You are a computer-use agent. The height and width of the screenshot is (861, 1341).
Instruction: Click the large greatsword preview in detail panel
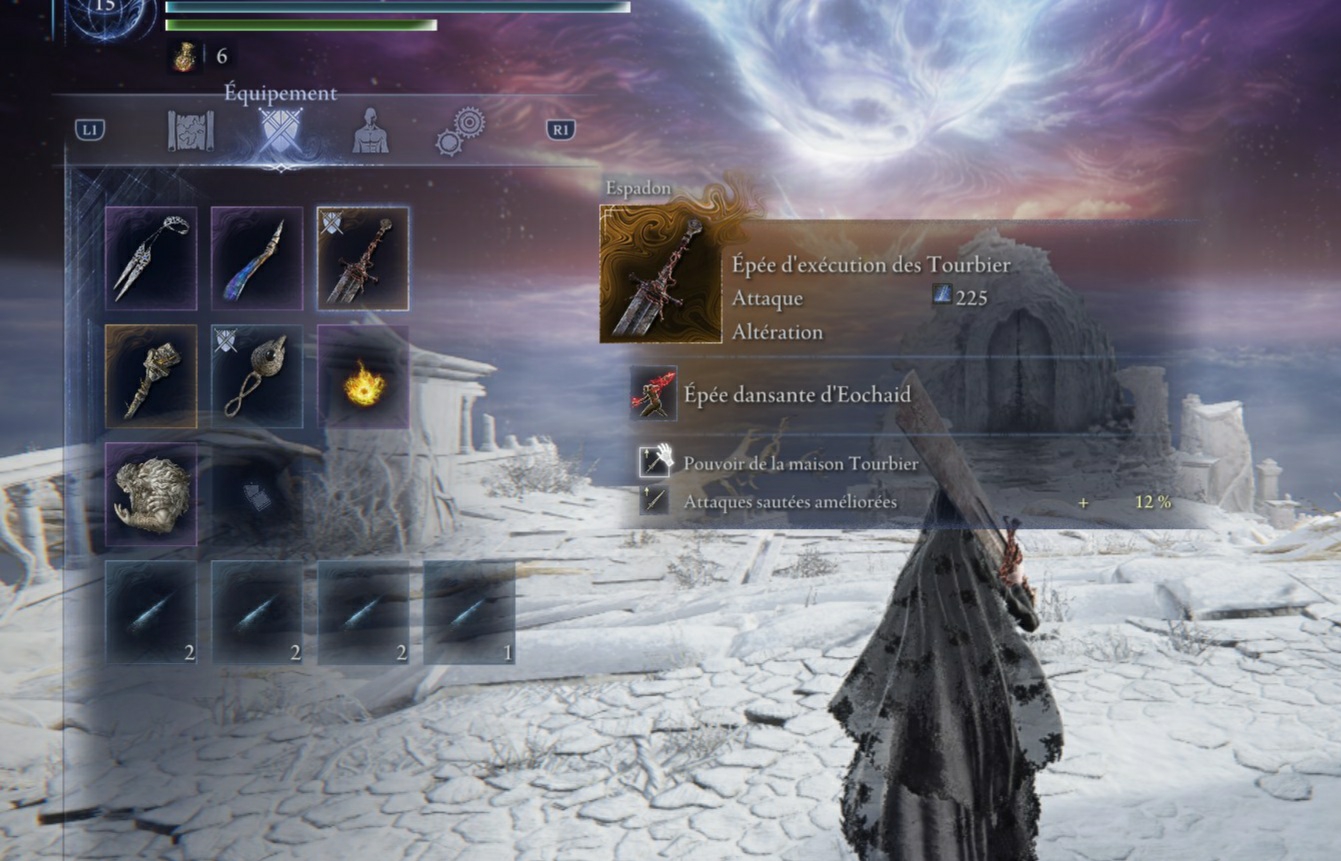click(660, 275)
